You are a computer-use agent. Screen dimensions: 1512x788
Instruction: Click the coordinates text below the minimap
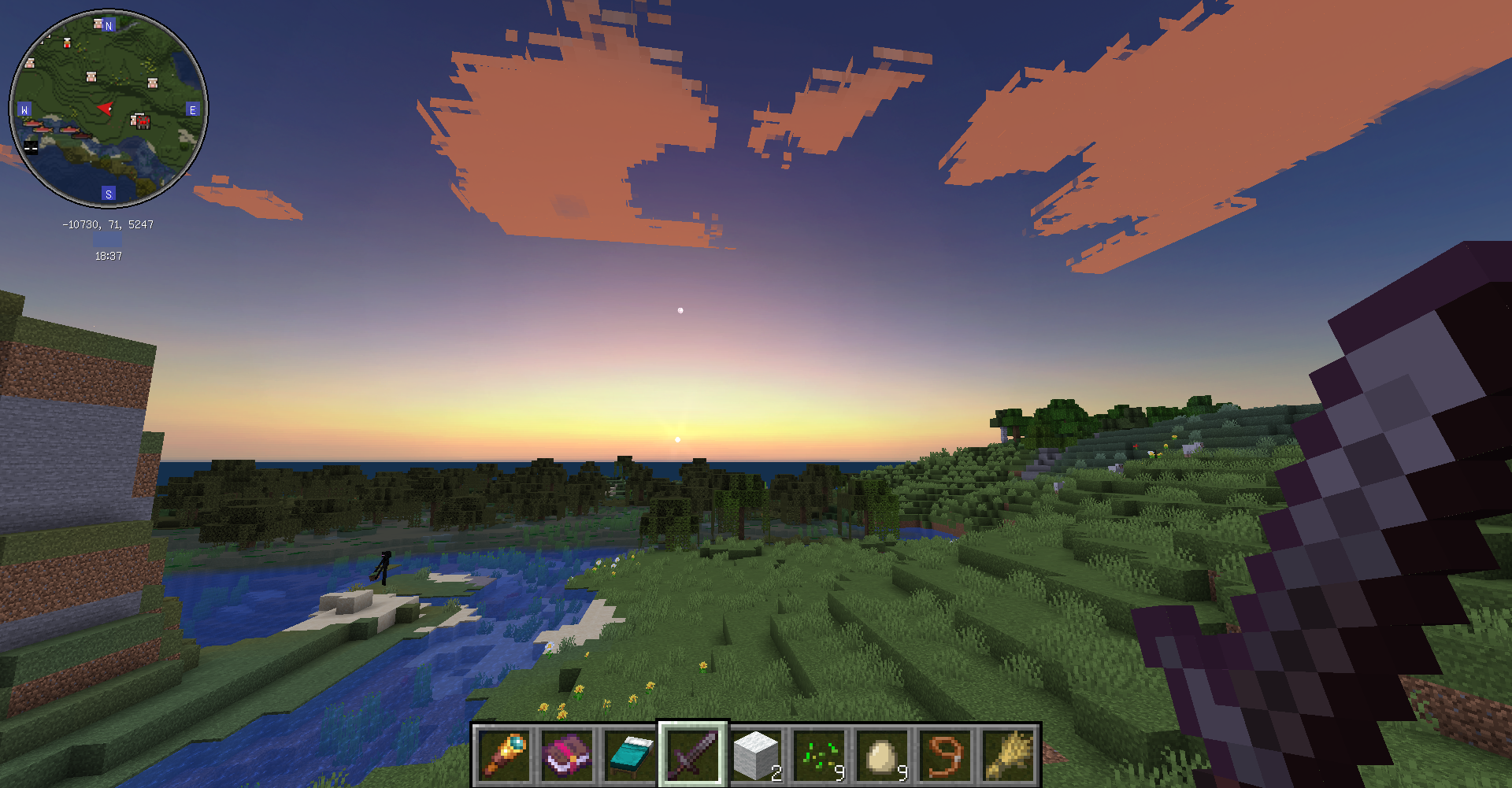pos(108,224)
